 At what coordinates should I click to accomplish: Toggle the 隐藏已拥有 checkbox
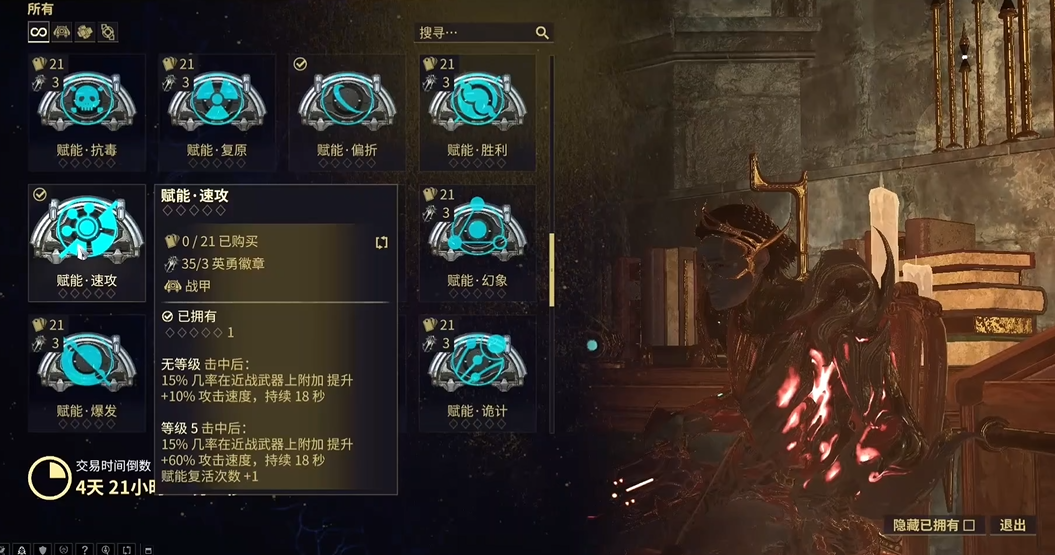(967, 525)
